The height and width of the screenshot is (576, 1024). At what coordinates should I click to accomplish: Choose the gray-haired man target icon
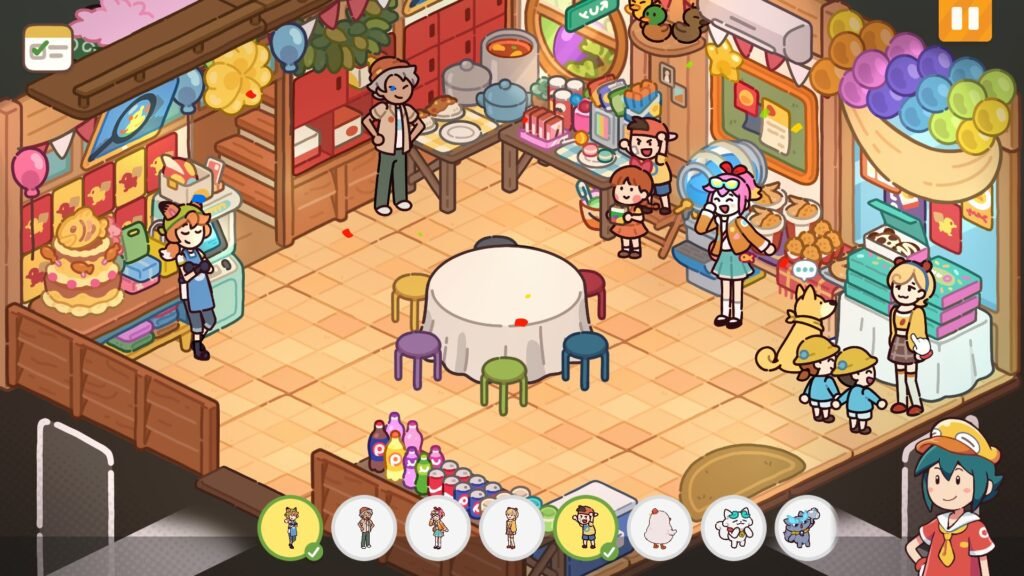[364, 527]
